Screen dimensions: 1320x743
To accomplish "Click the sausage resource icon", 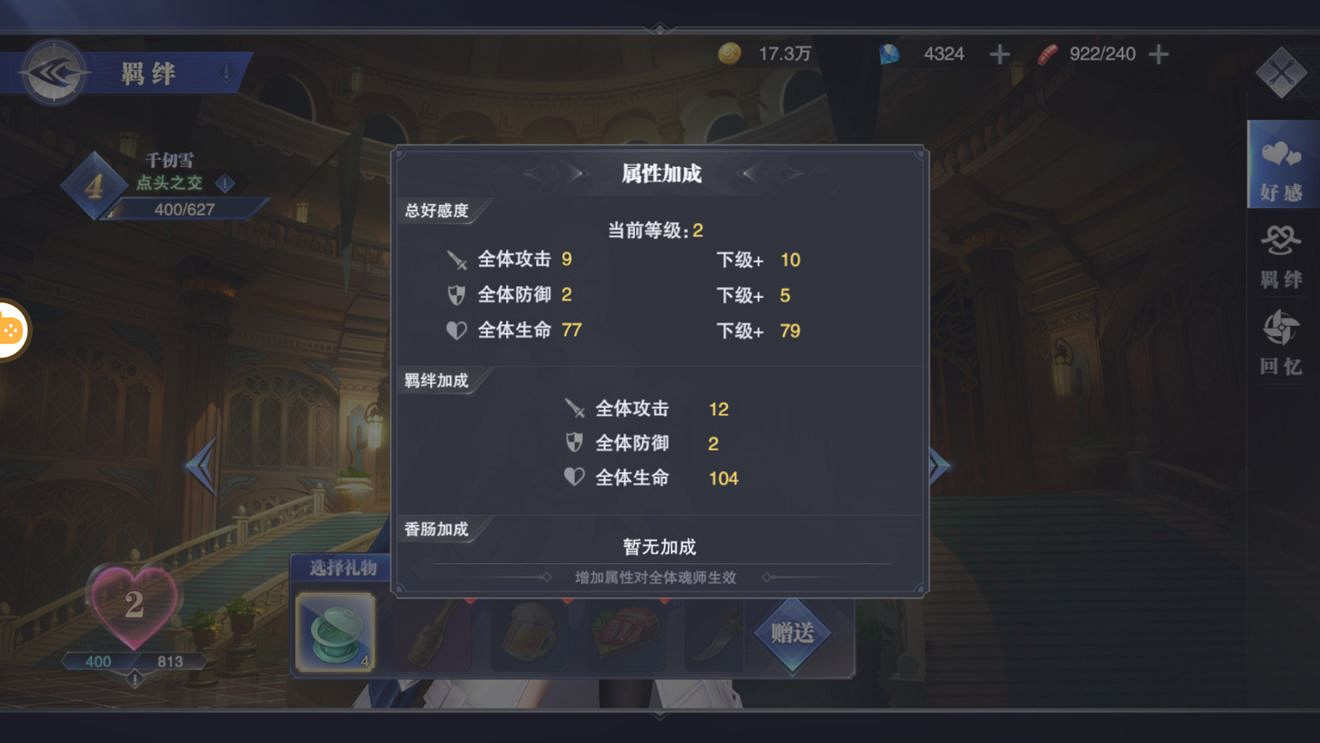I will pyautogui.click(x=1047, y=54).
